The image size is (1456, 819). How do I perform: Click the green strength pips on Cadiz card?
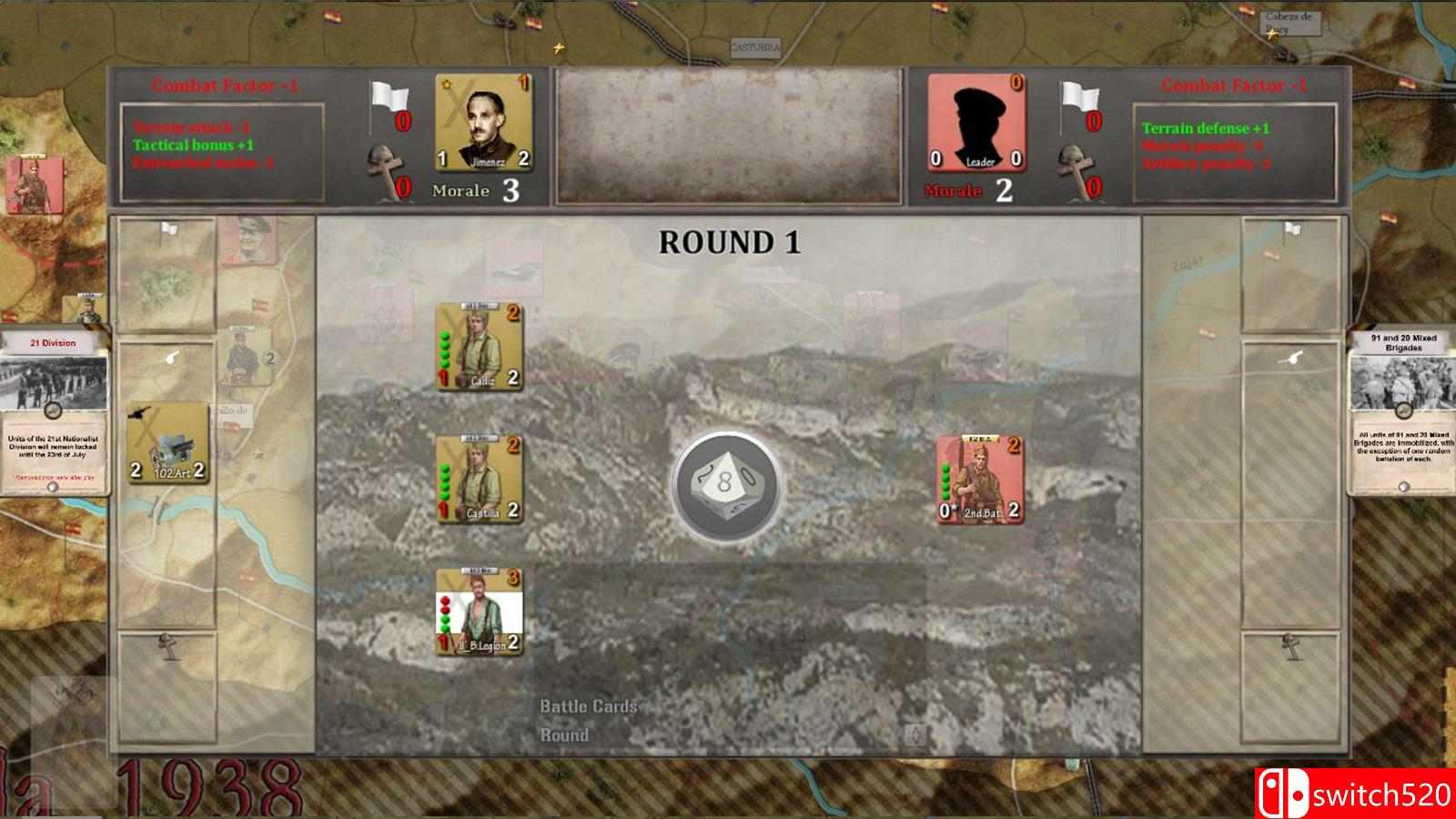445,350
